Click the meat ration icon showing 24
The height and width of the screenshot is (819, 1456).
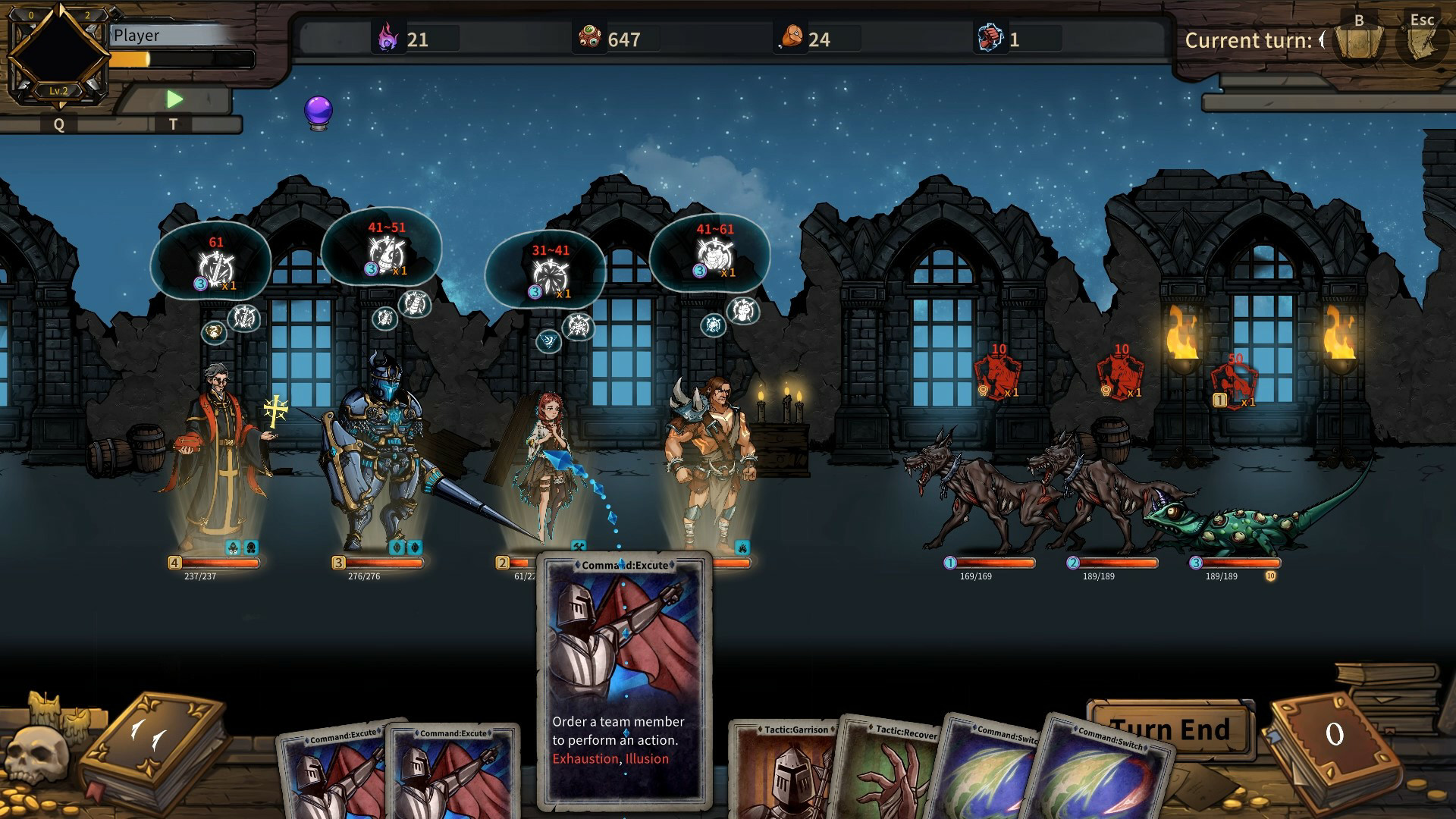[x=789, y=34]
